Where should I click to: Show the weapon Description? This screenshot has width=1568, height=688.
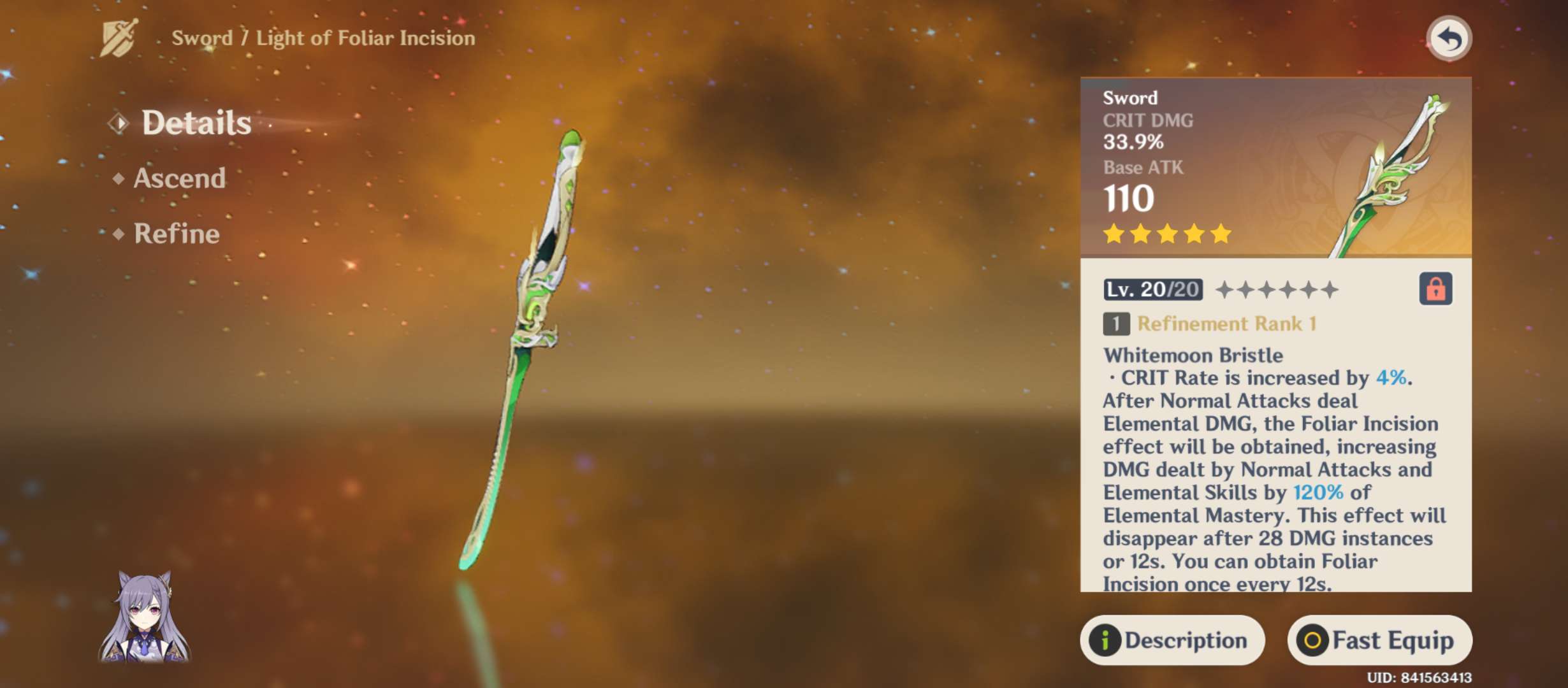click(x=1172, y=640)
